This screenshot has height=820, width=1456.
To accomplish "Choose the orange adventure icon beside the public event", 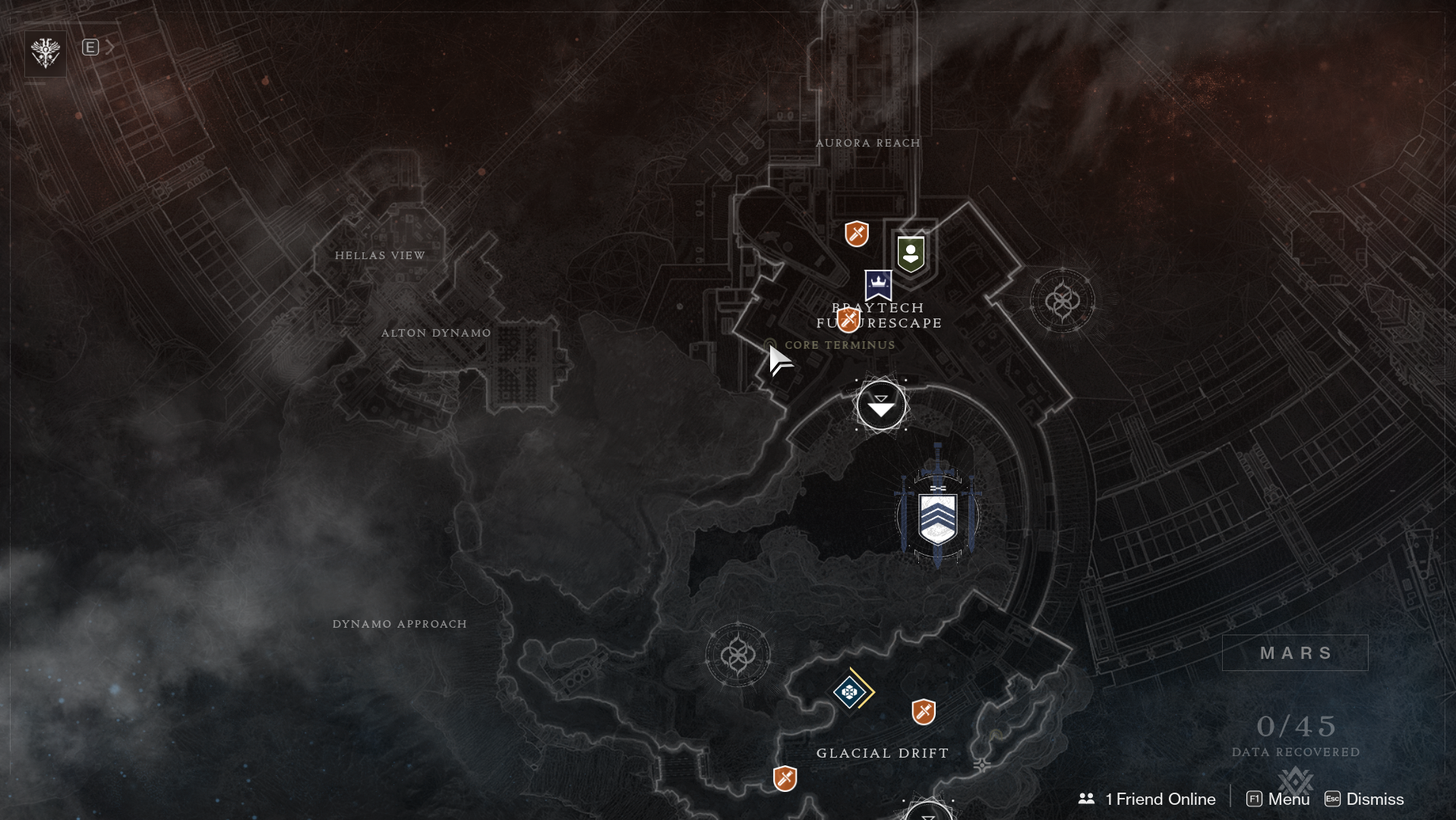I will coord(924,712).
